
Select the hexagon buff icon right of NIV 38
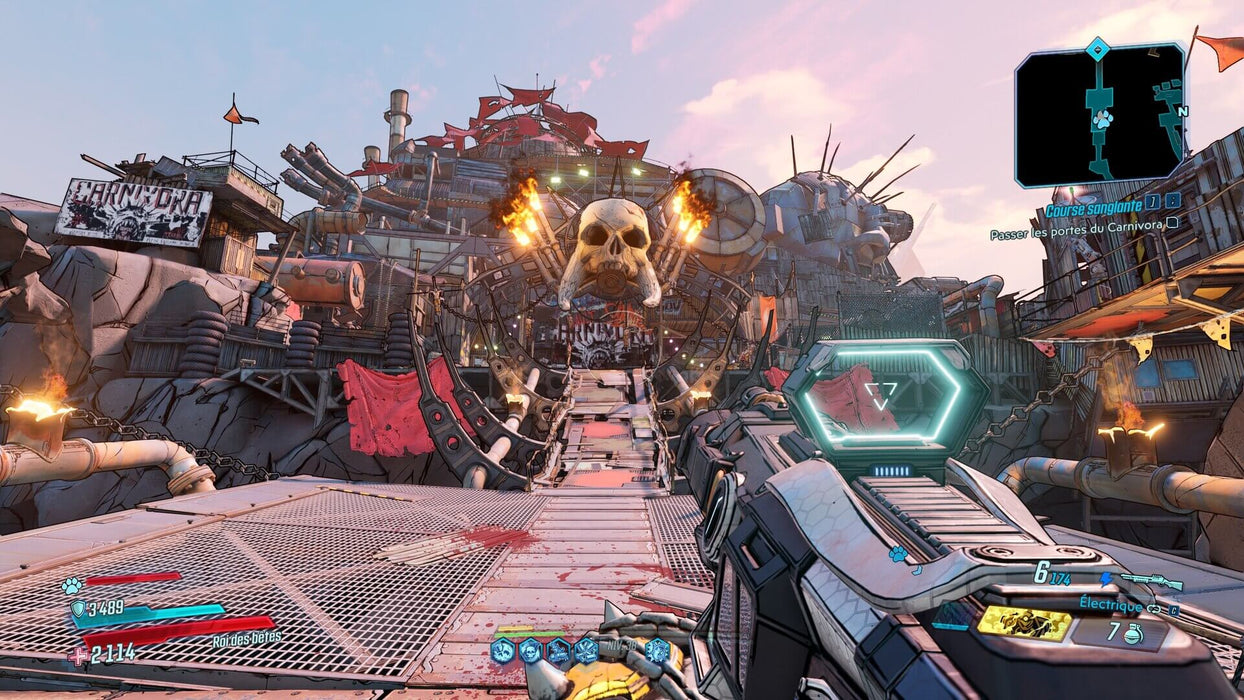tap(656, 651)
